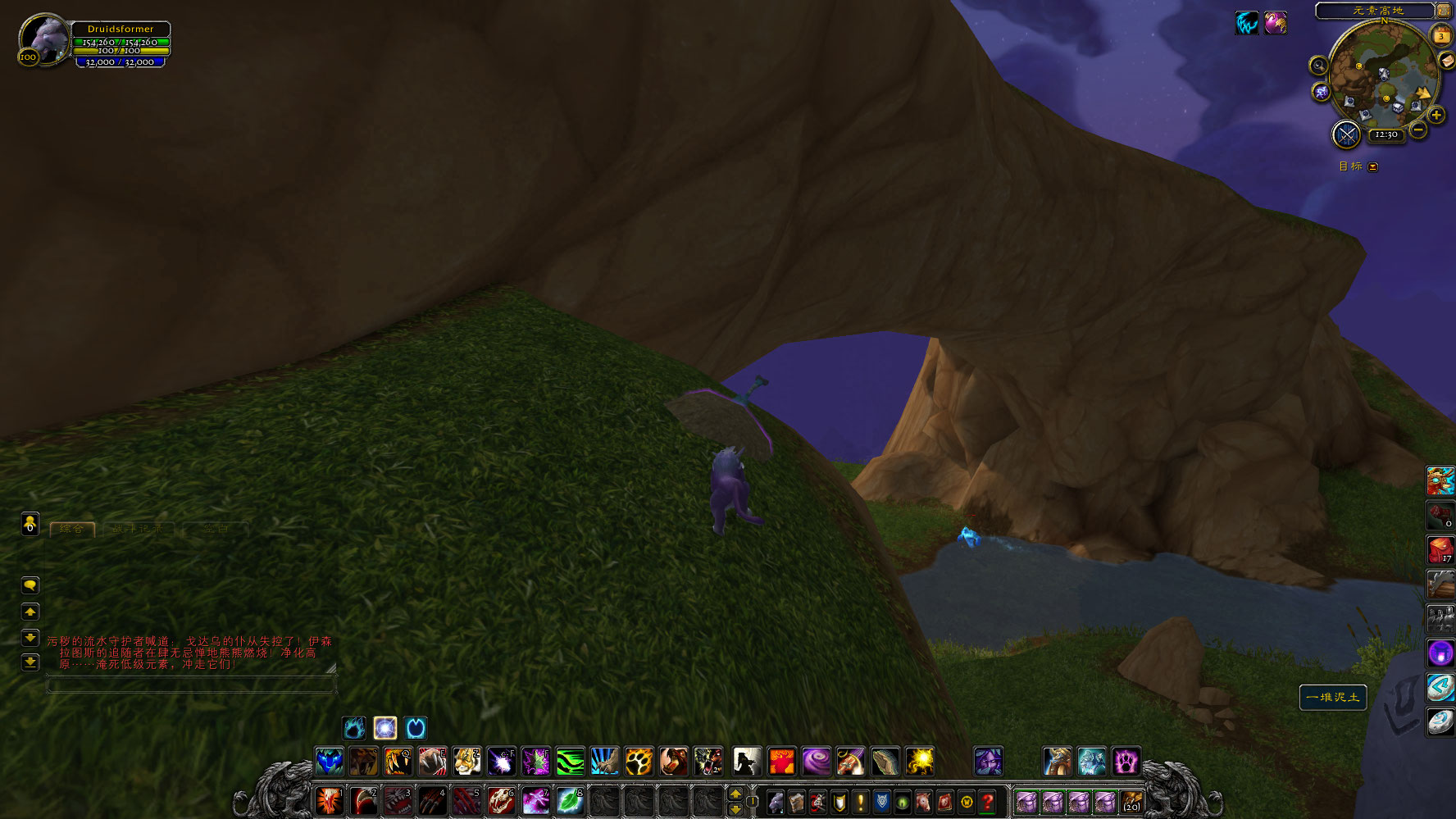The height and width of the screenshot is (819, 1456).
Task: Click the chat text input box
Action: coord(190,685)
